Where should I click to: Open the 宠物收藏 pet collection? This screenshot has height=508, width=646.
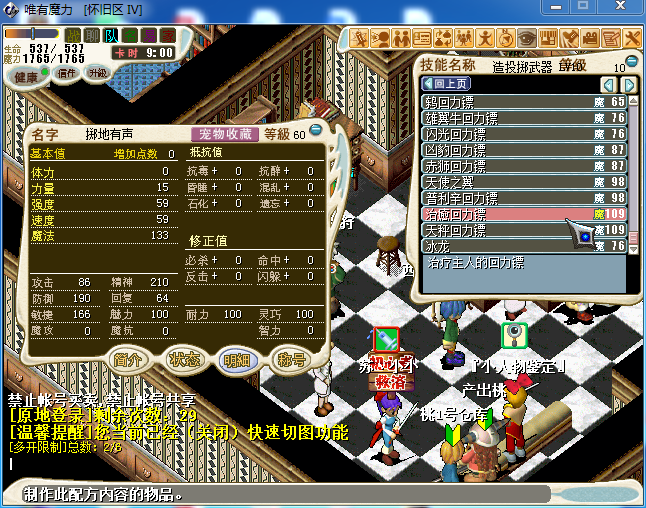[x=225, y=134]
